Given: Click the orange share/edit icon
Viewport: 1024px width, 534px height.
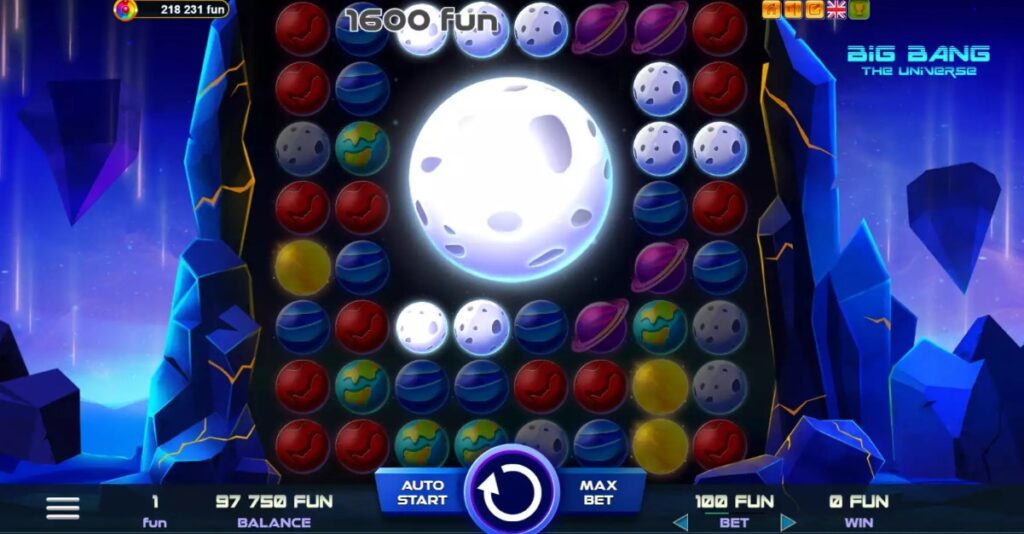Looking at the screenshot, I should point(814,10).
